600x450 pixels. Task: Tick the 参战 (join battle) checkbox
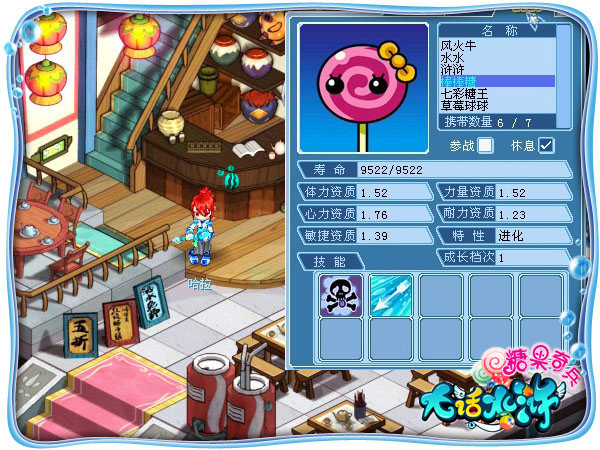point(486,145)
